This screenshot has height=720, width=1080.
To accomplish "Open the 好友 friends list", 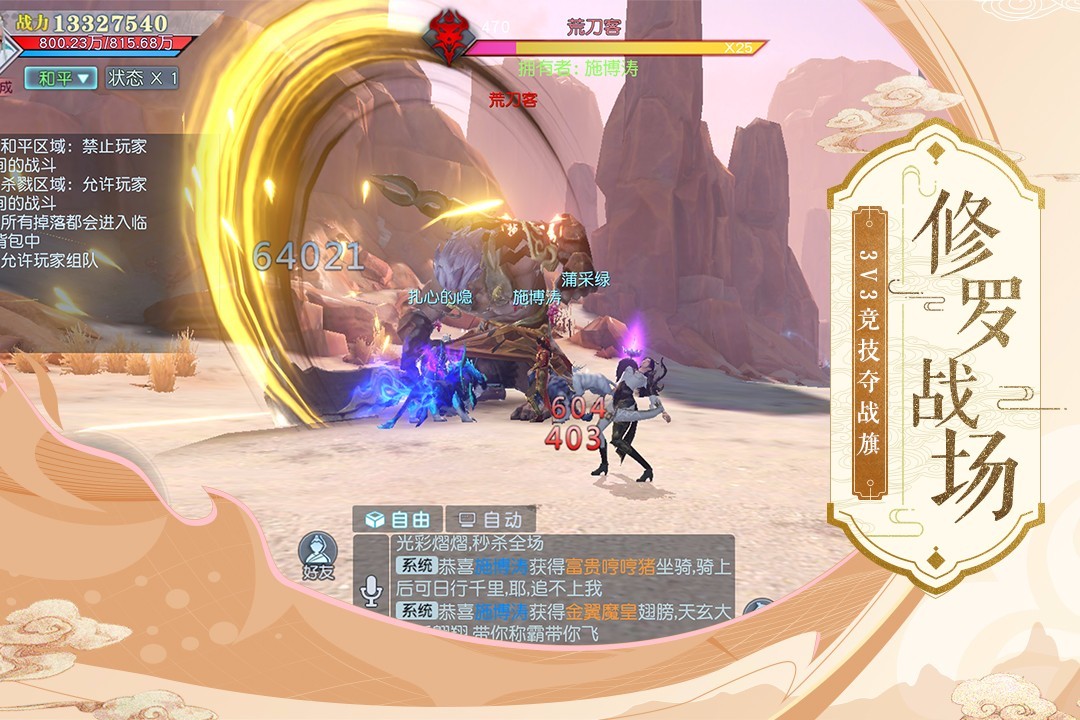I will pos(317,556).
